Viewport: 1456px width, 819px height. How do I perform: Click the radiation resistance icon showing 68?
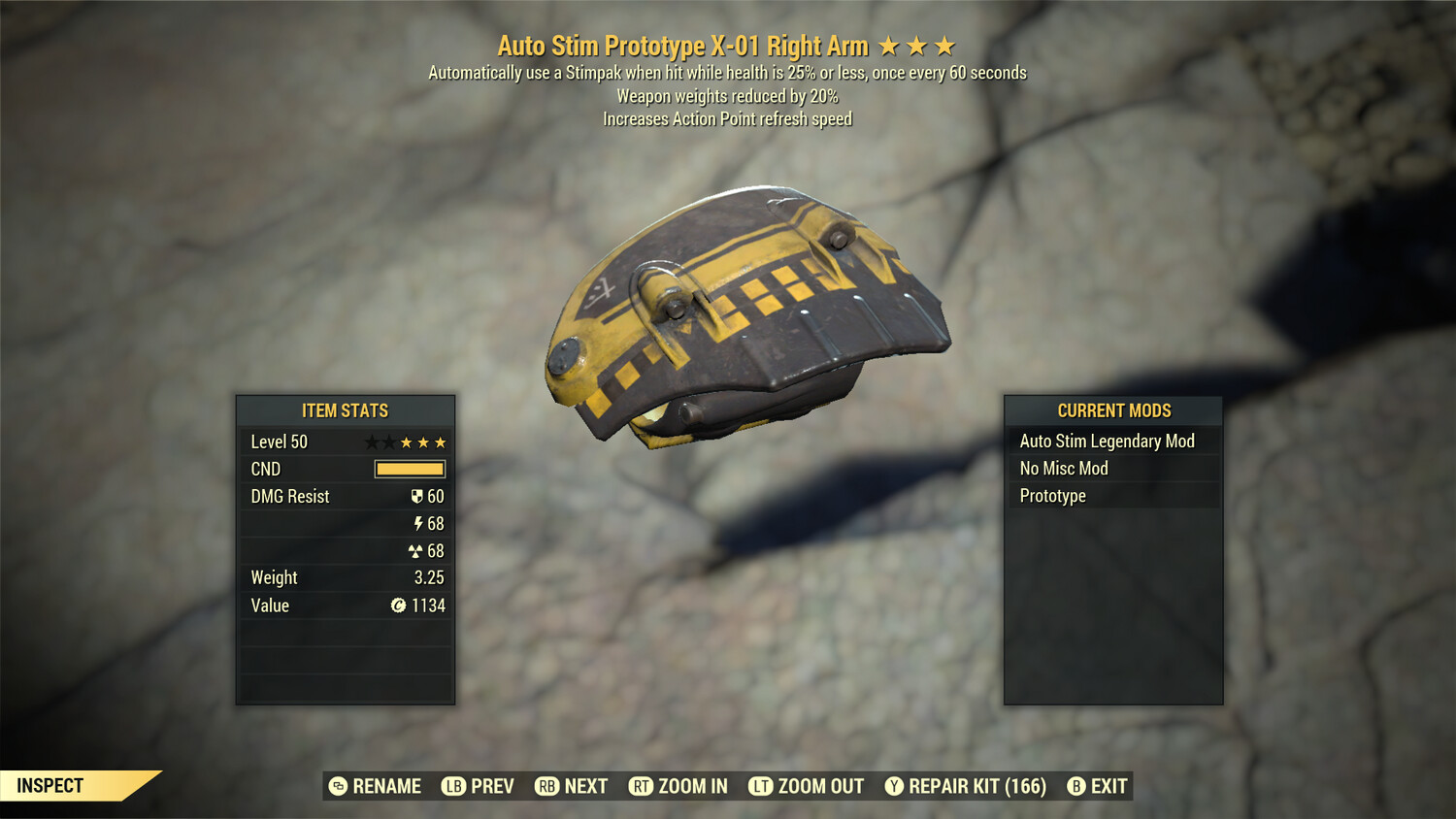coord(417,550)
